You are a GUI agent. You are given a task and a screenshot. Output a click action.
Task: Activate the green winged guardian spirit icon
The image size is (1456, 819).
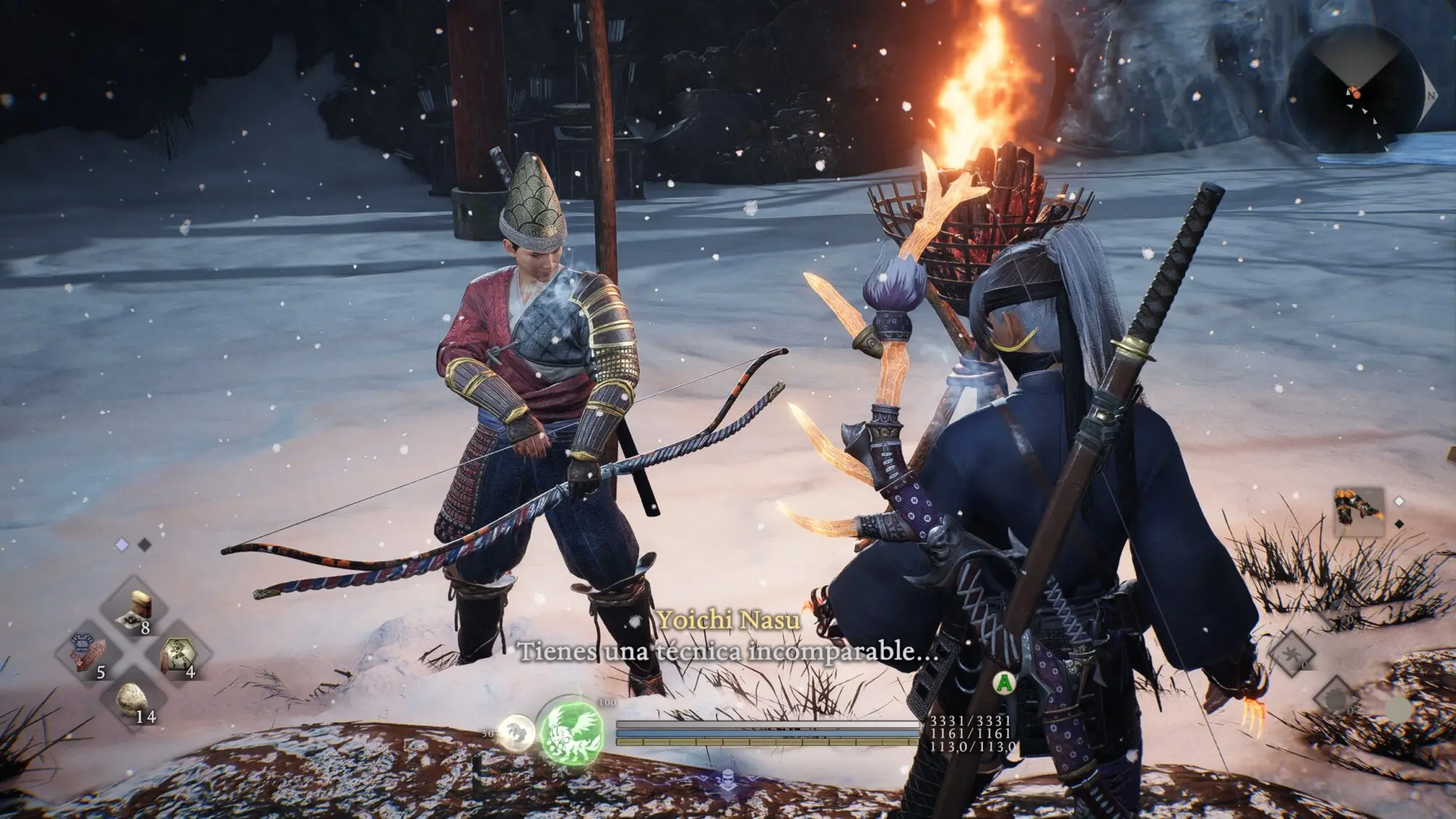click(x=571, y=730)
